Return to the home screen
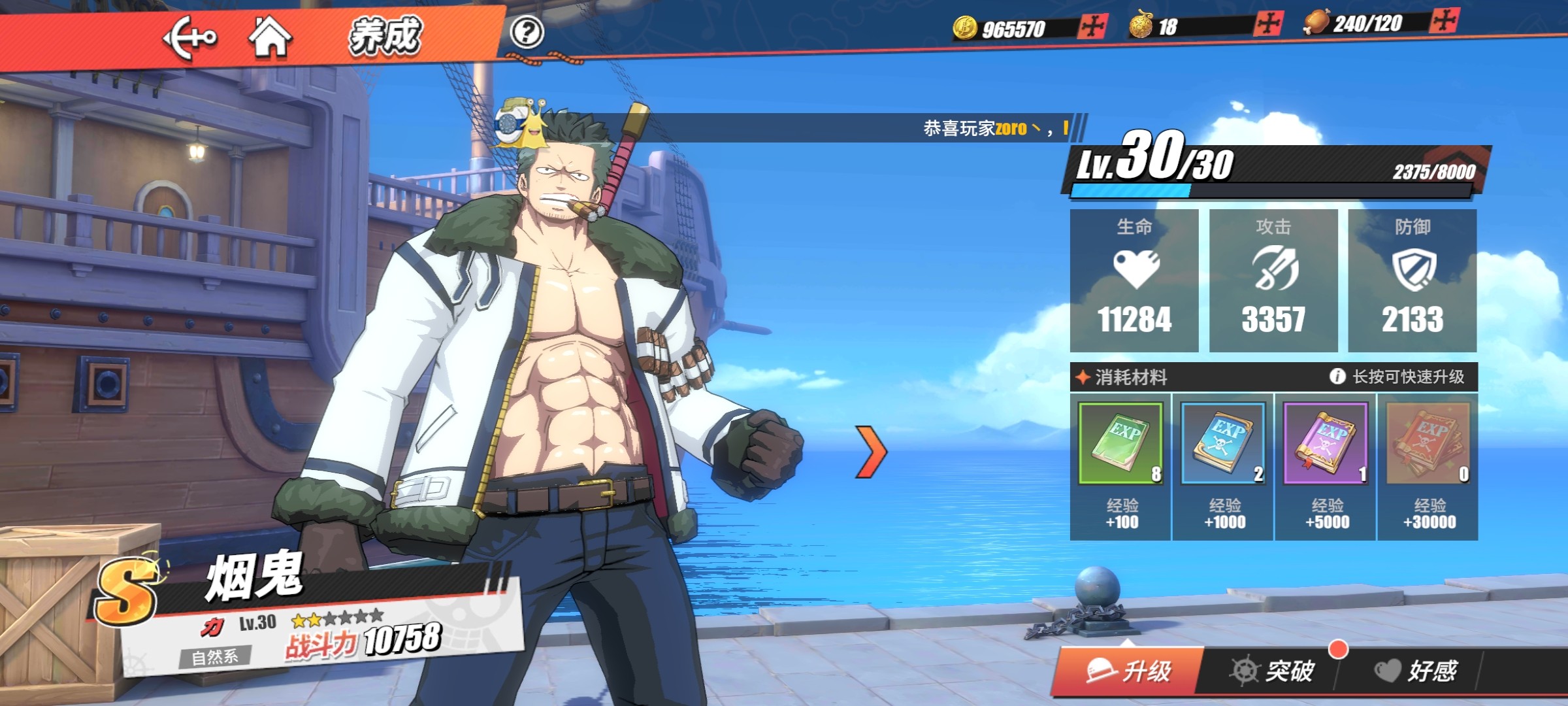Image resolution: width=1568 pixels, height=706 pixels. coord(270,37)
